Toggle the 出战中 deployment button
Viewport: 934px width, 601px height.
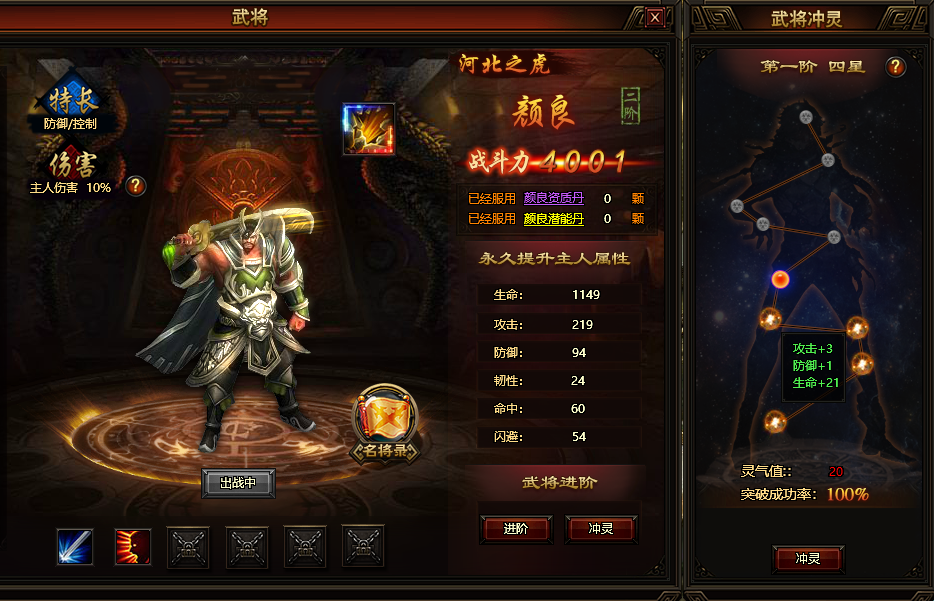point(238,483)
